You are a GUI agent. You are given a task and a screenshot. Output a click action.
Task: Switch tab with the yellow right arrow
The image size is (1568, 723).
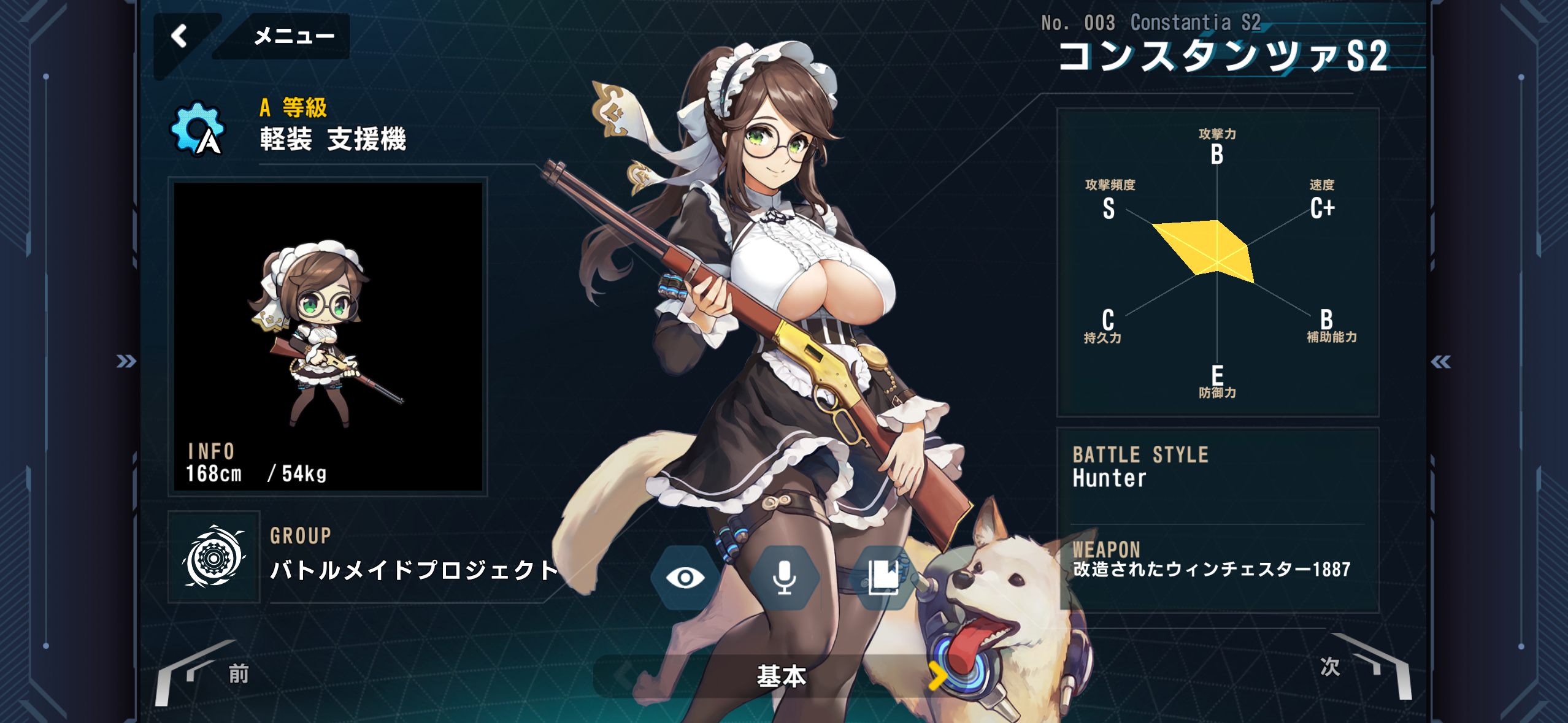pos(936,676)
